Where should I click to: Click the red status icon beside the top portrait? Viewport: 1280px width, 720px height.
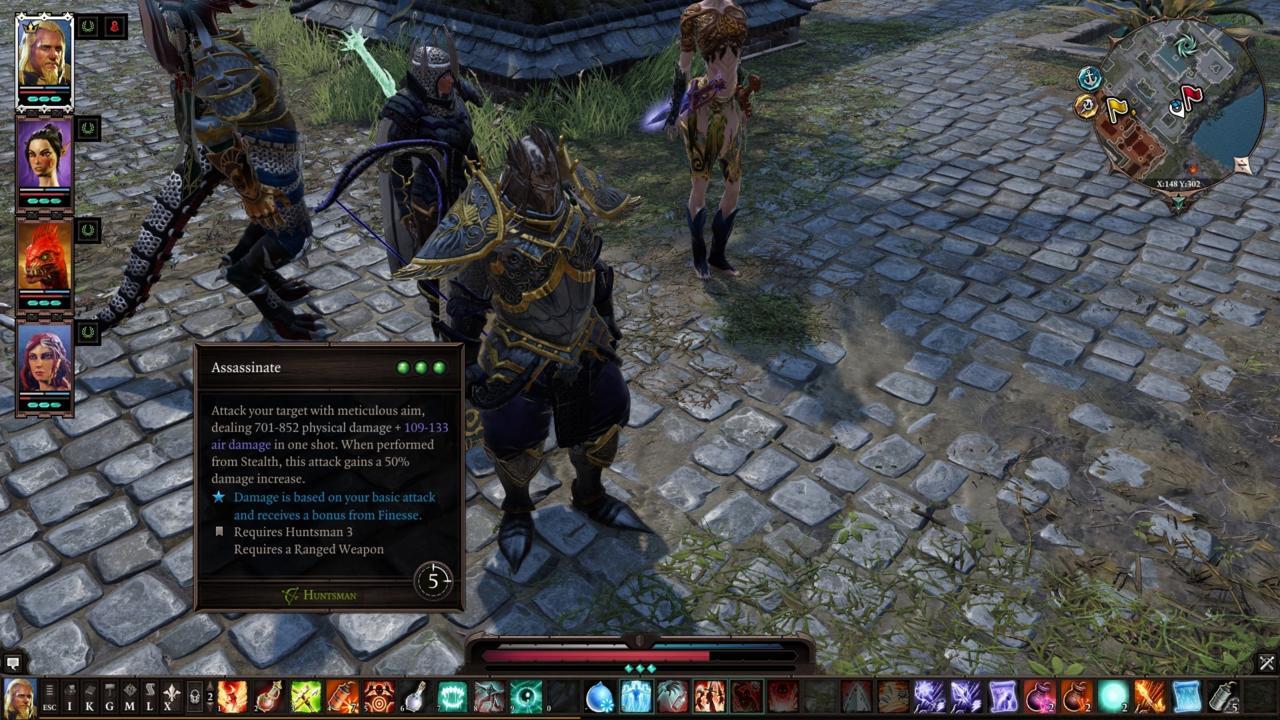[x=116, y=27]
